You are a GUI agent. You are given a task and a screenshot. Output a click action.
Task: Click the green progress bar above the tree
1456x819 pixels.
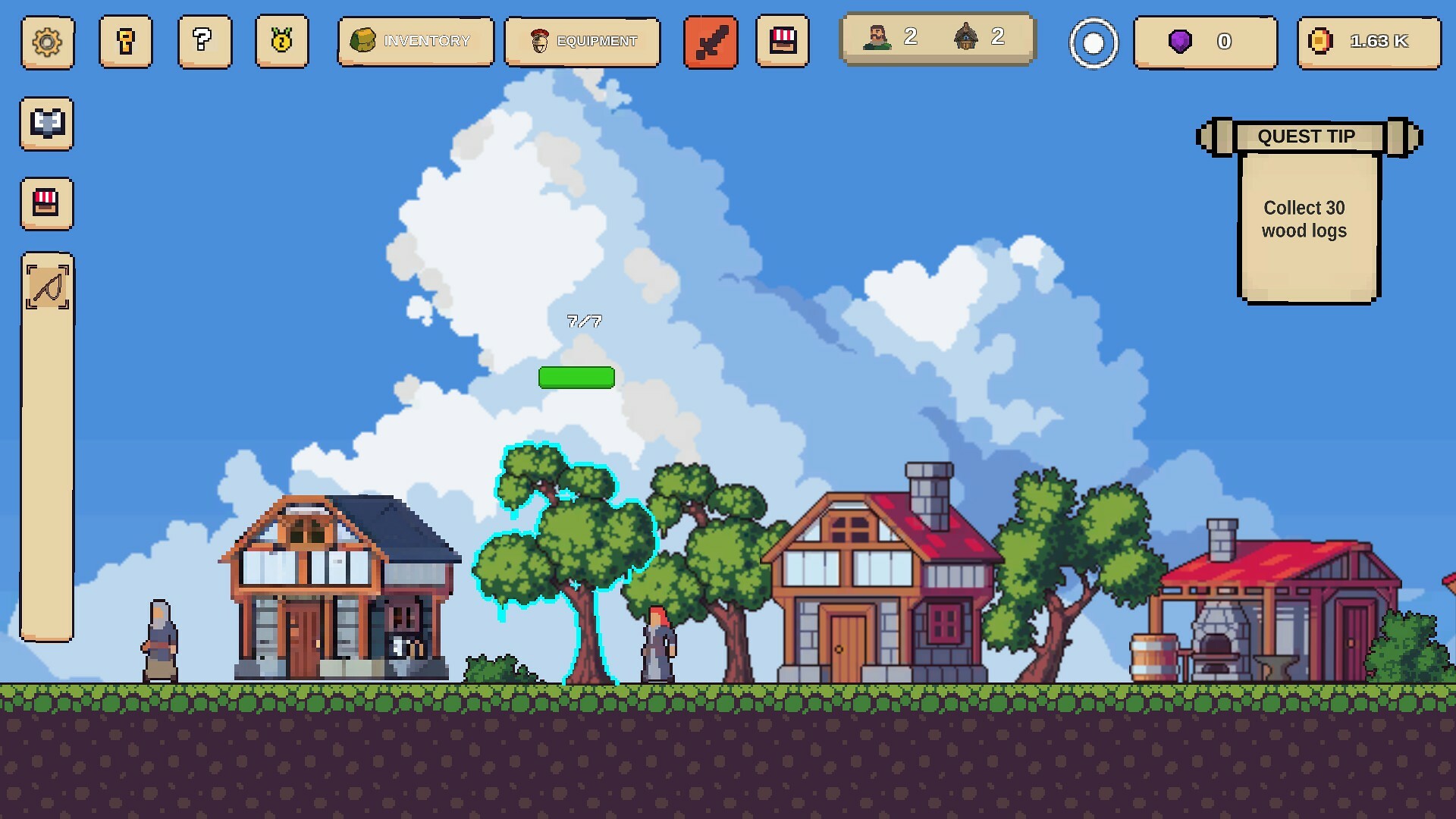click(576, 377)
